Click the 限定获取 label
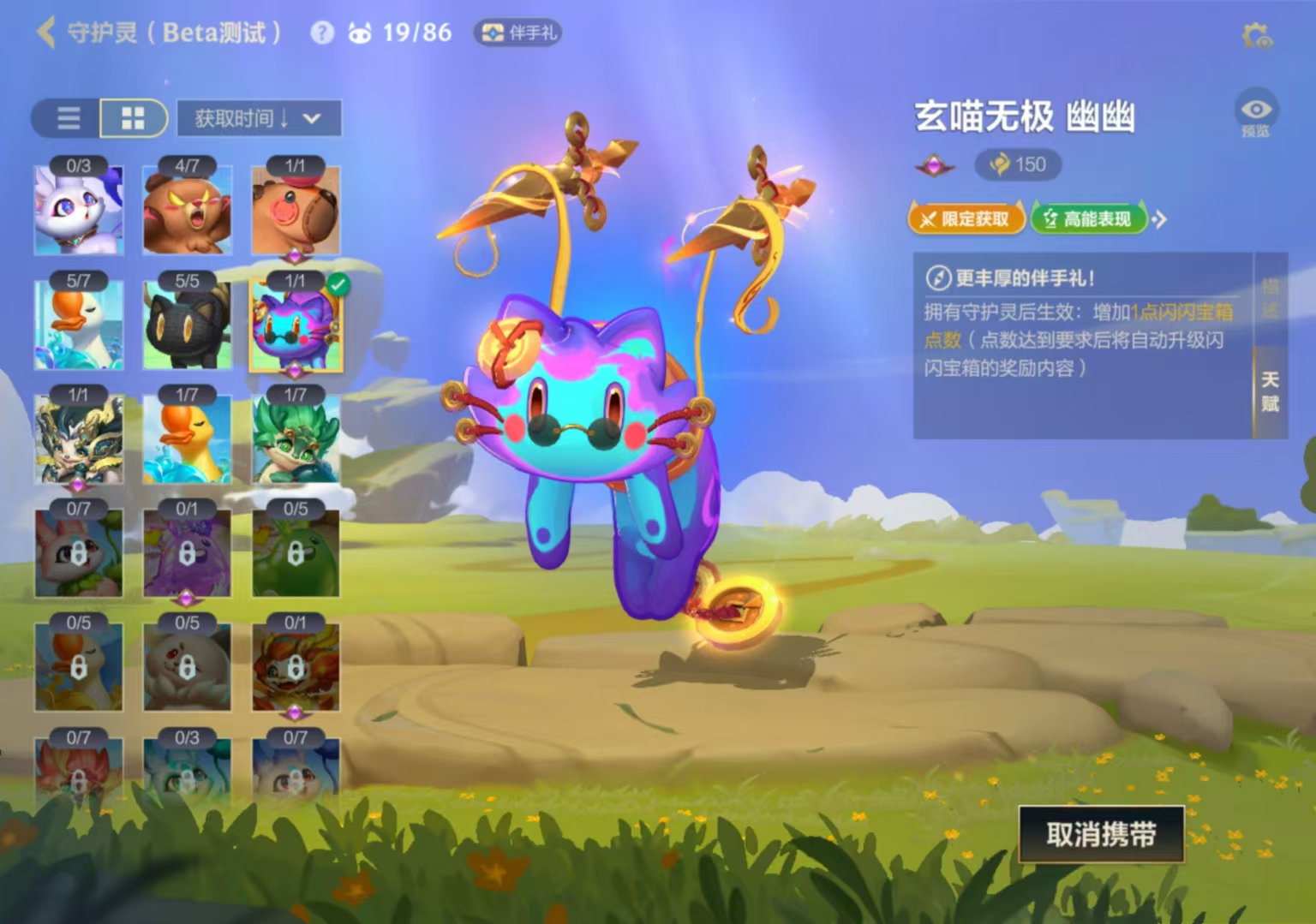1316x924 pixels. coord(966,219)
